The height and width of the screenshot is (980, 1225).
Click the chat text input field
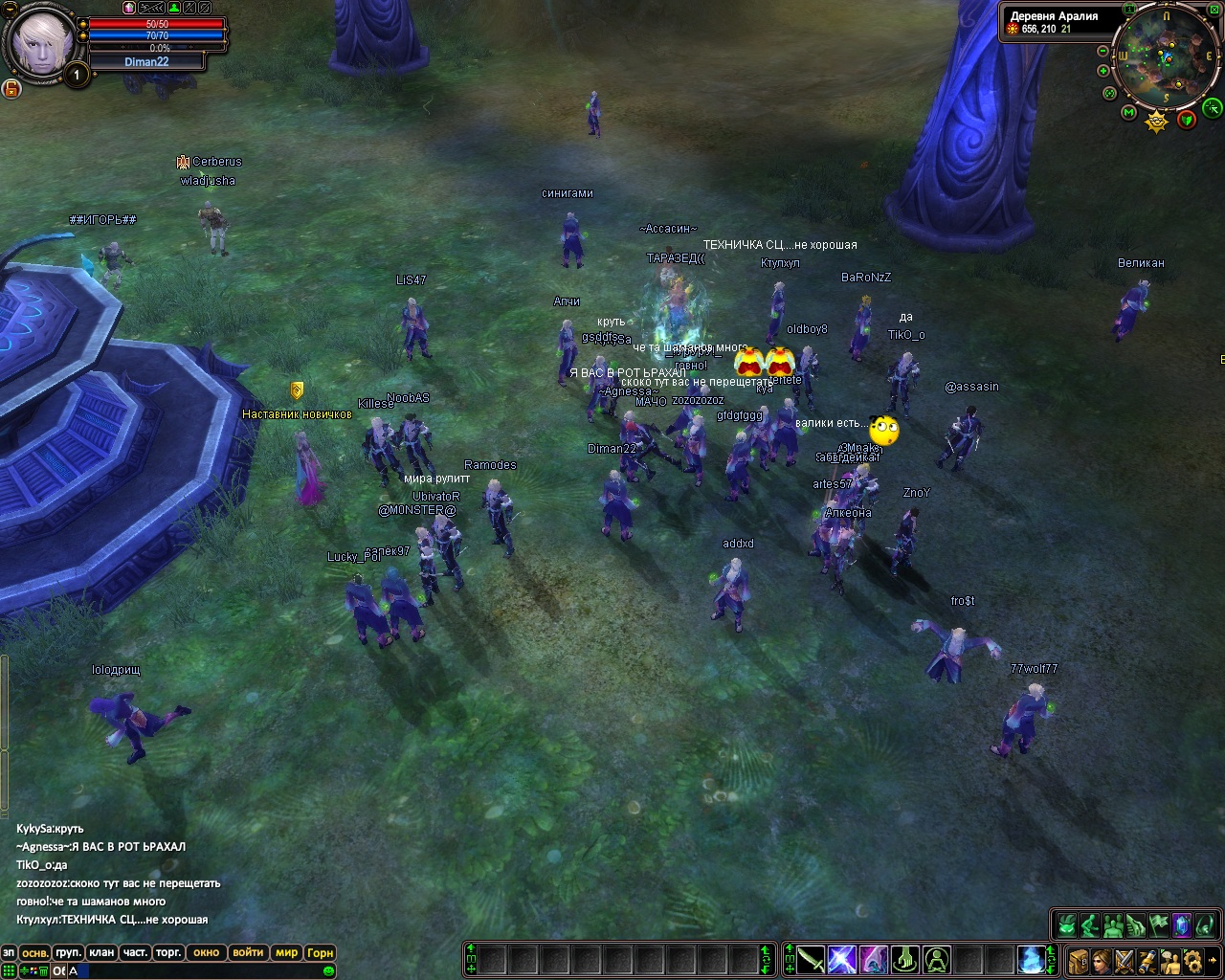pyautogui.click(x=191, y=970)
